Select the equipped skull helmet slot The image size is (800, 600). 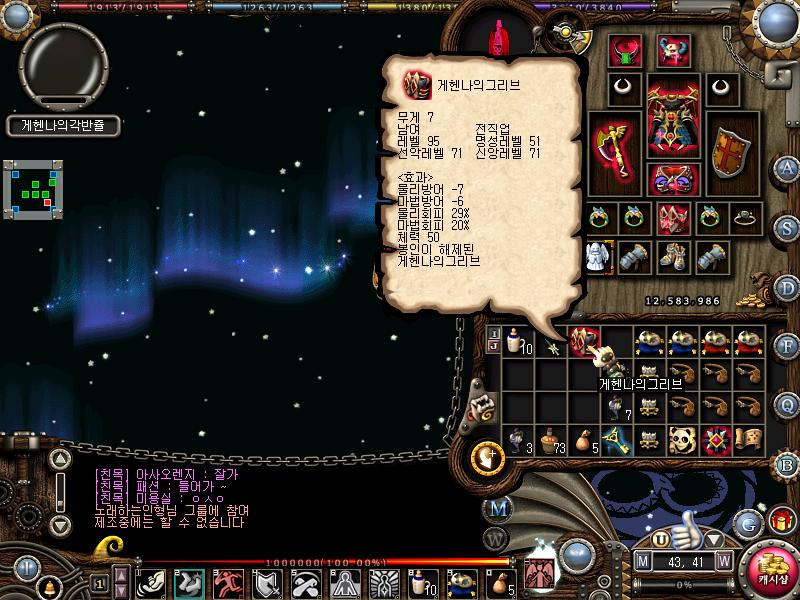[x=673, y=50]
